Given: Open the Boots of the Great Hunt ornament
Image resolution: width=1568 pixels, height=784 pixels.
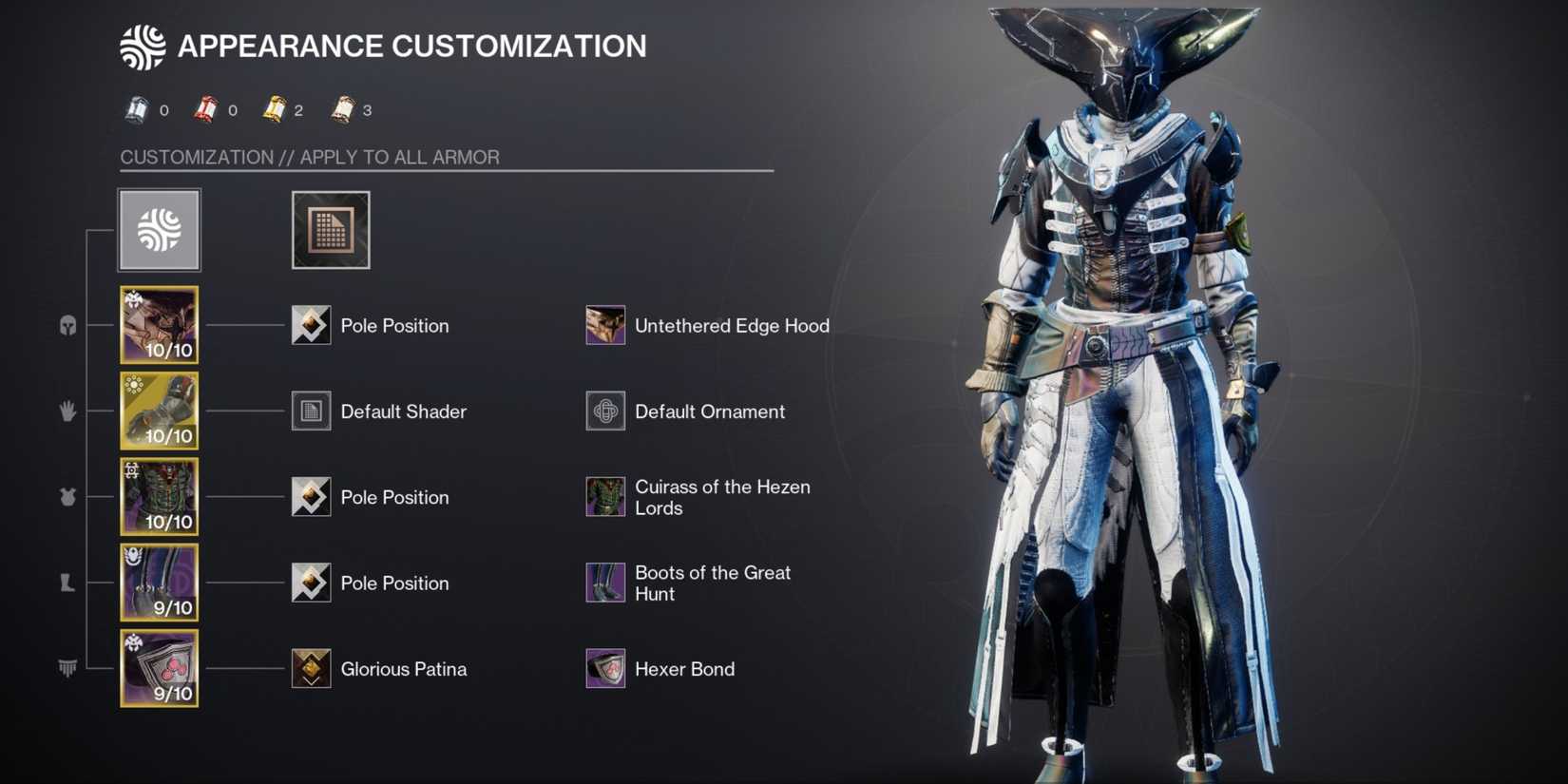Looking at the screenshot, I should 604,582.
